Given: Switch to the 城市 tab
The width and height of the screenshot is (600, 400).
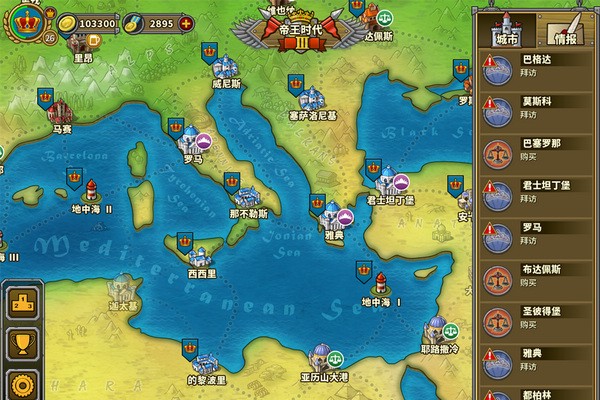Looking at the screenshot, I should coord(506,36).
